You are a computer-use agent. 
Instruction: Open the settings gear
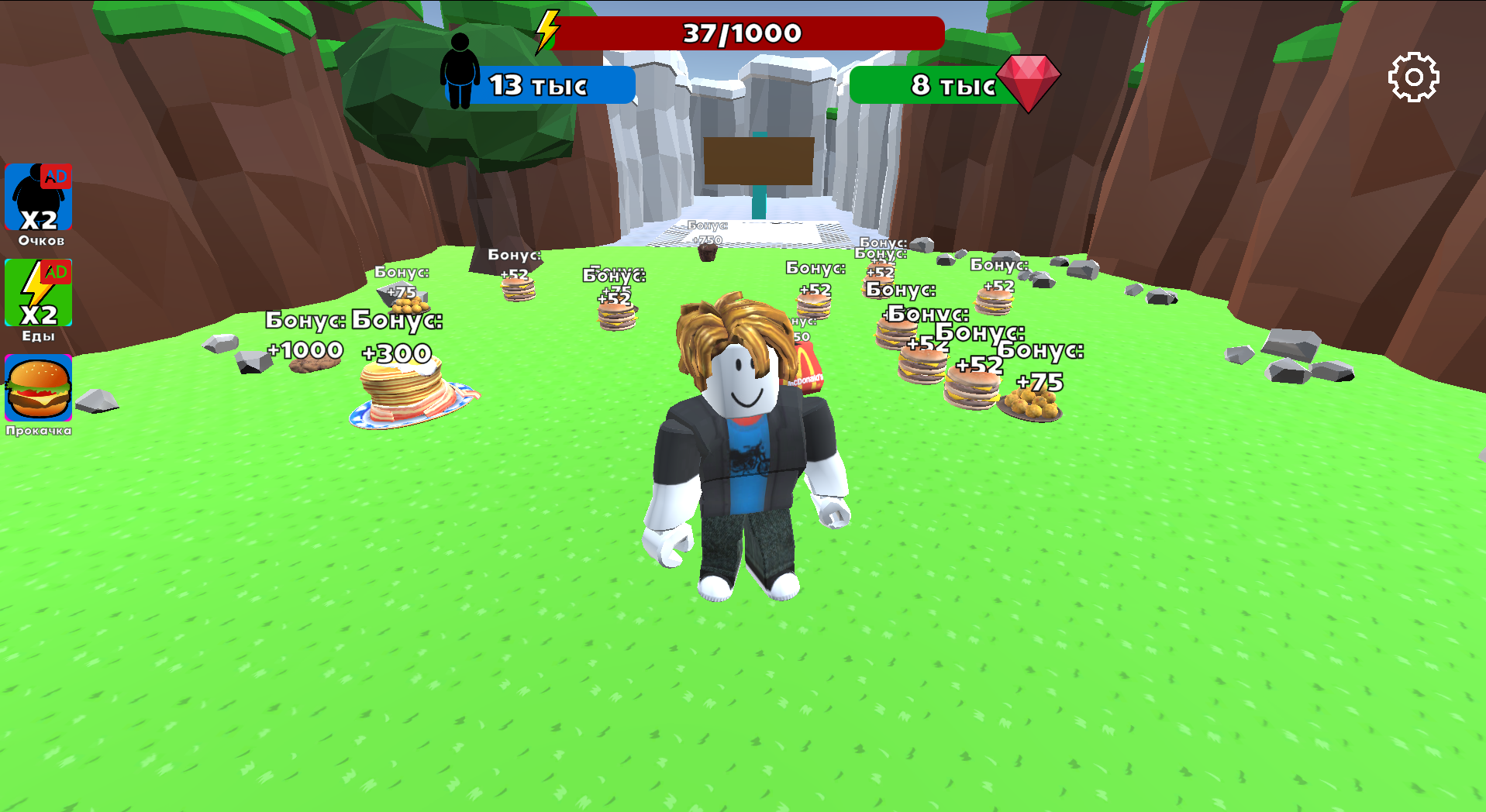click(1415, 78)
